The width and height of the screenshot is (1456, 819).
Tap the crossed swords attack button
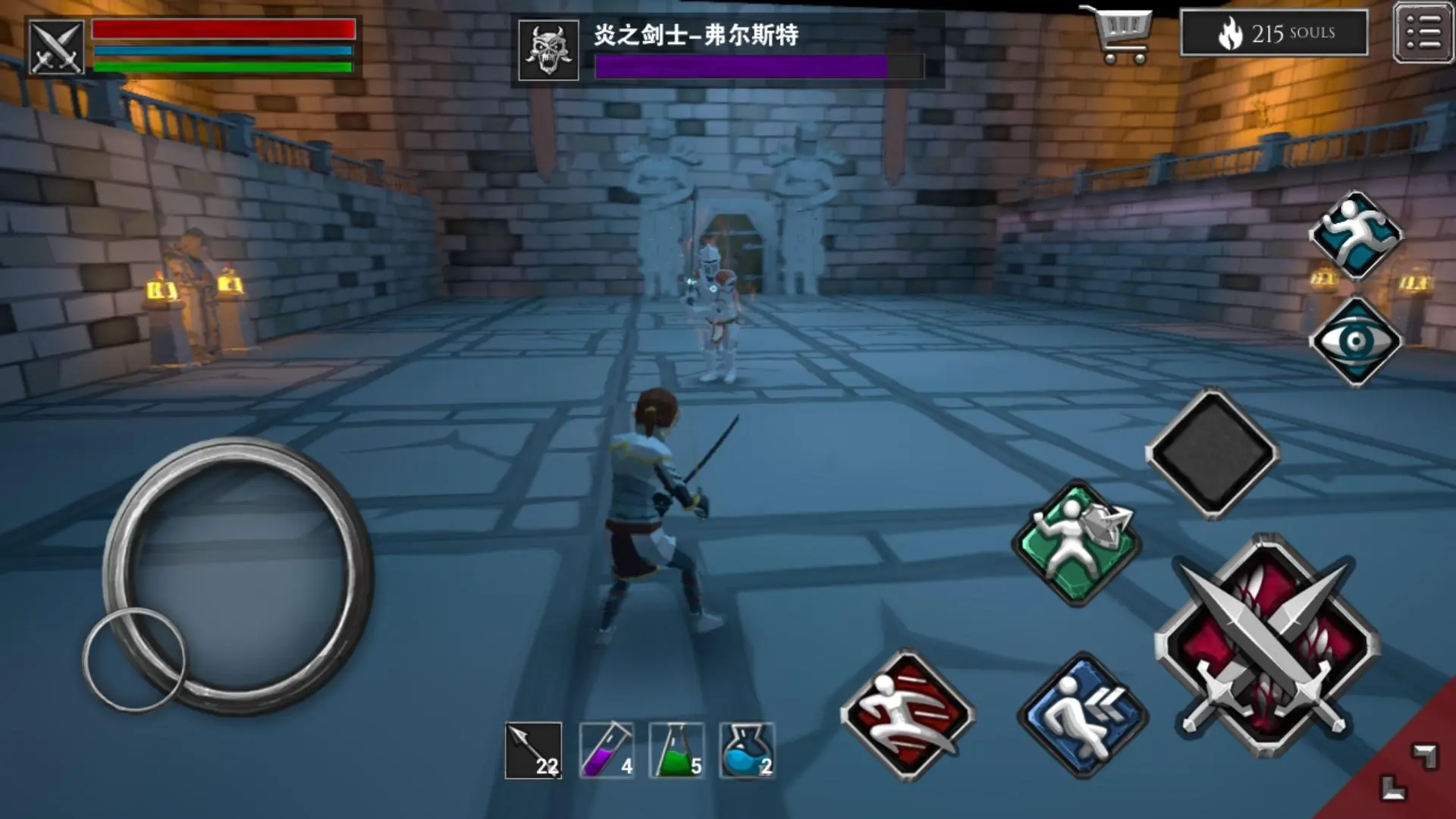tap(1266, 646)
